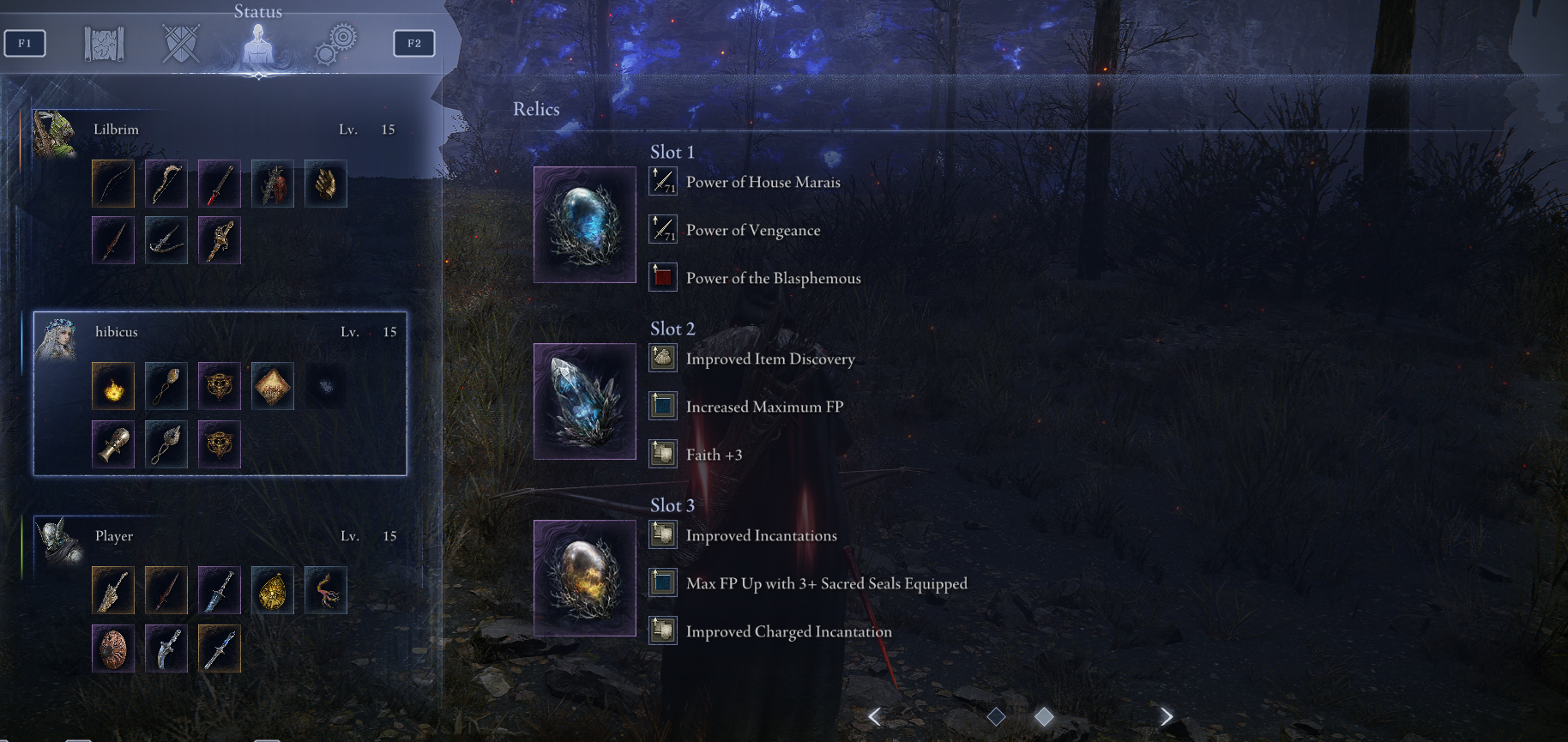
Task: Select the Status character tab
Action: 257,44
